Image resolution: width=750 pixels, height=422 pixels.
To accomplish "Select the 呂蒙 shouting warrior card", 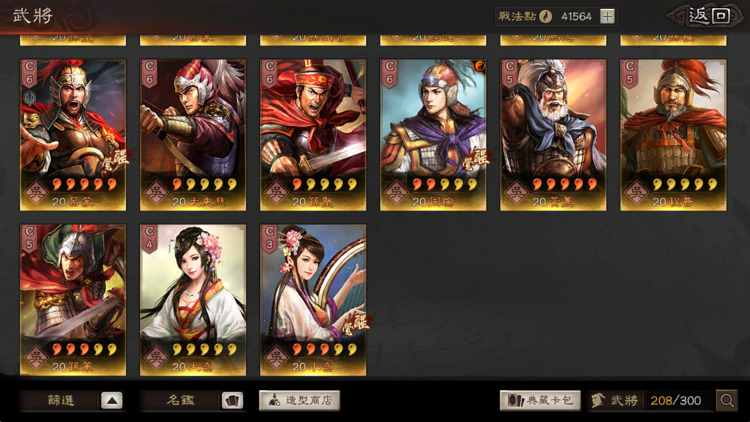I will tap(73, 134).
